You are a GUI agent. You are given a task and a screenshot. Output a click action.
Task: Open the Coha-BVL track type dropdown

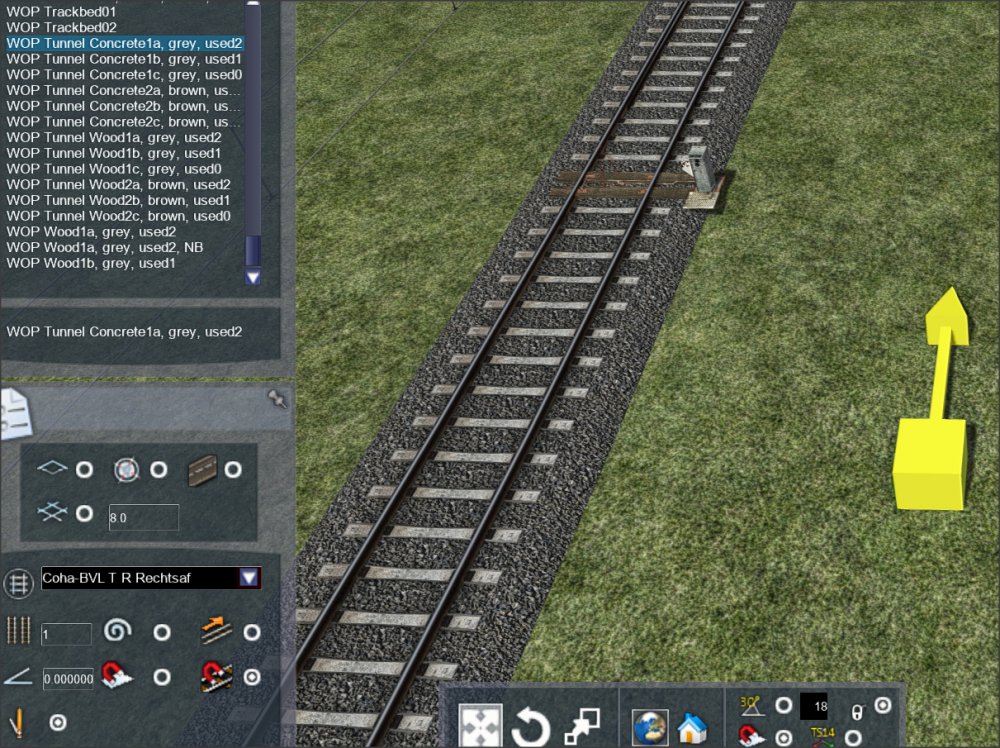pyautogui.click(x=249, y=578)
